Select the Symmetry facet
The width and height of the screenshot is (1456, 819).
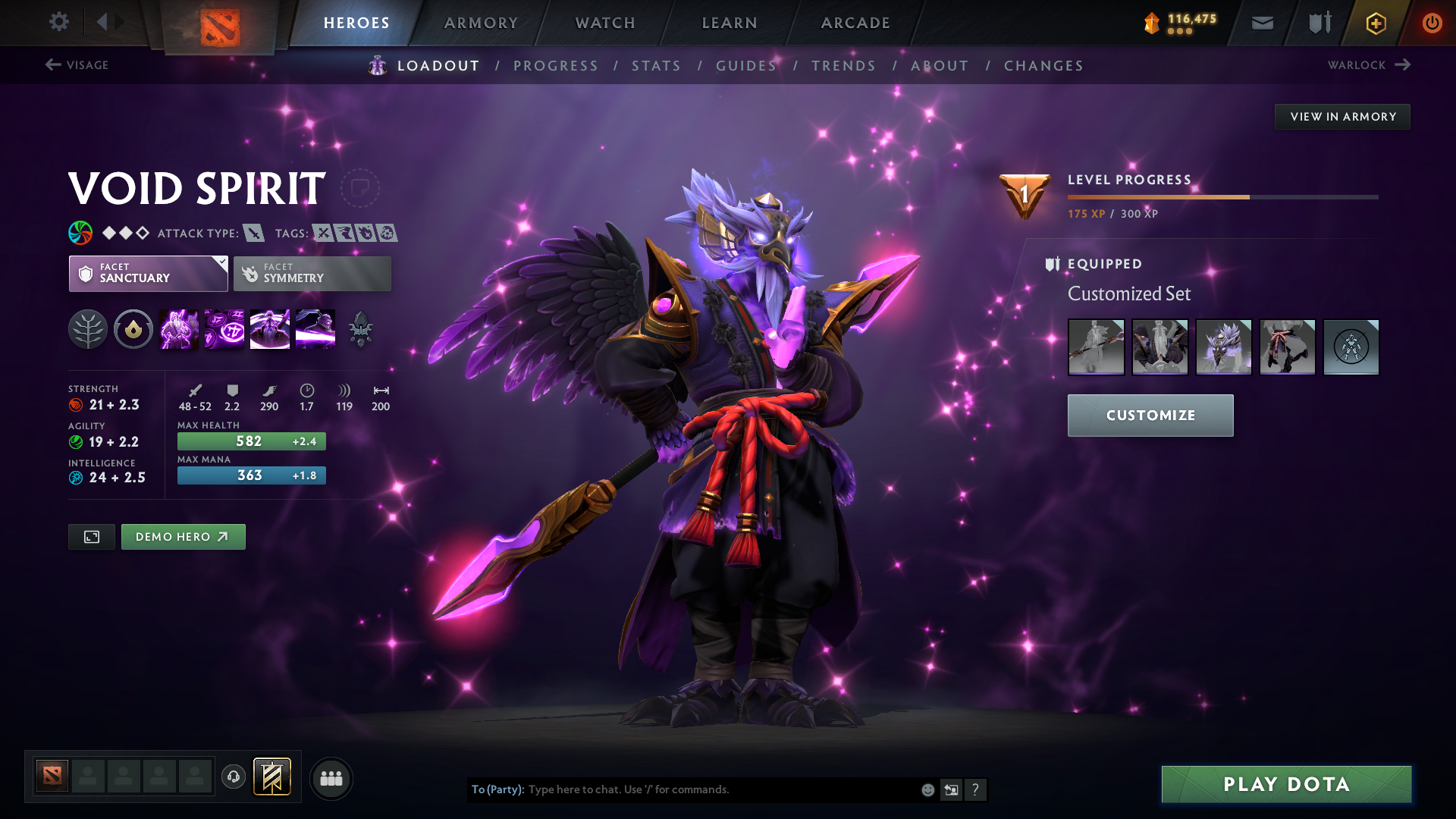coord(312,273)
